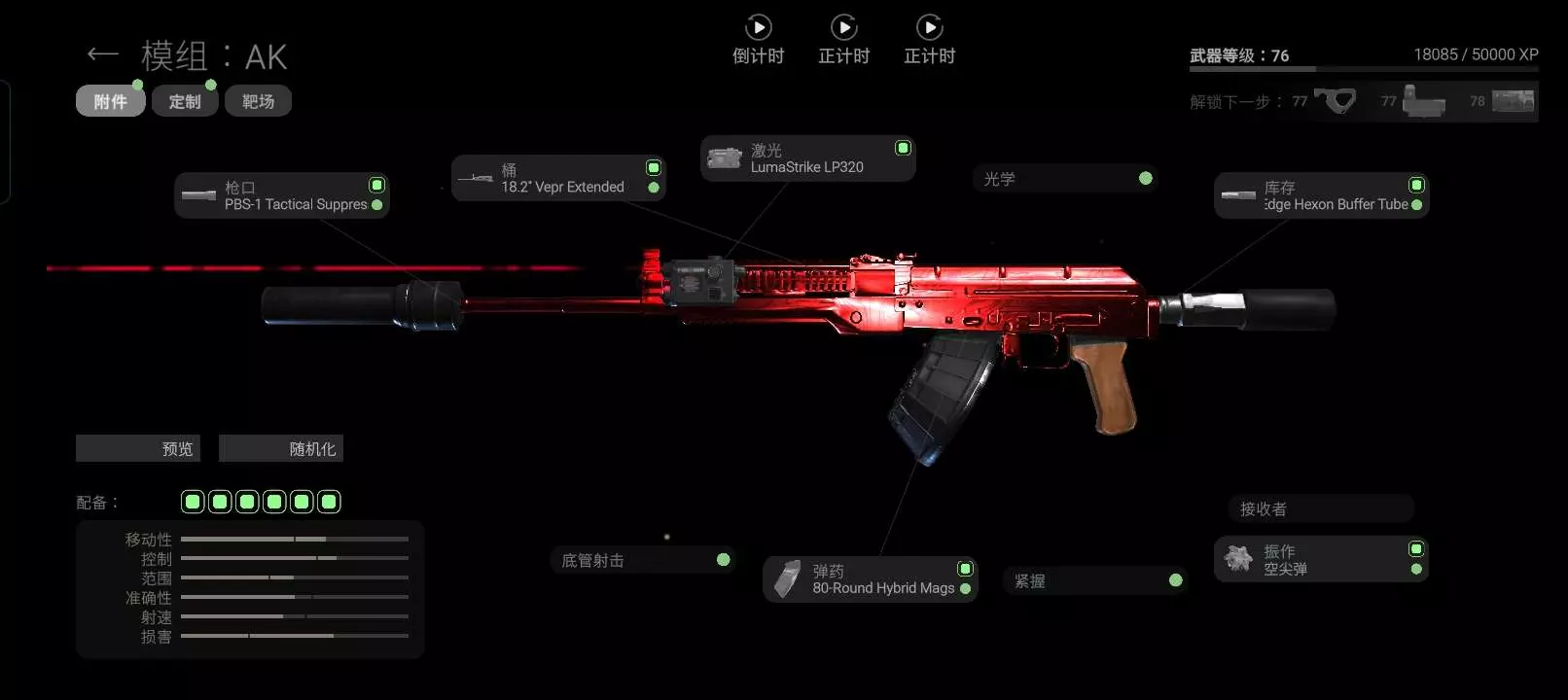Image resolution: width=1568 pixels, height=700 pixels.
Task: Select the 靶场 tab
Action: tap(258, 101)
